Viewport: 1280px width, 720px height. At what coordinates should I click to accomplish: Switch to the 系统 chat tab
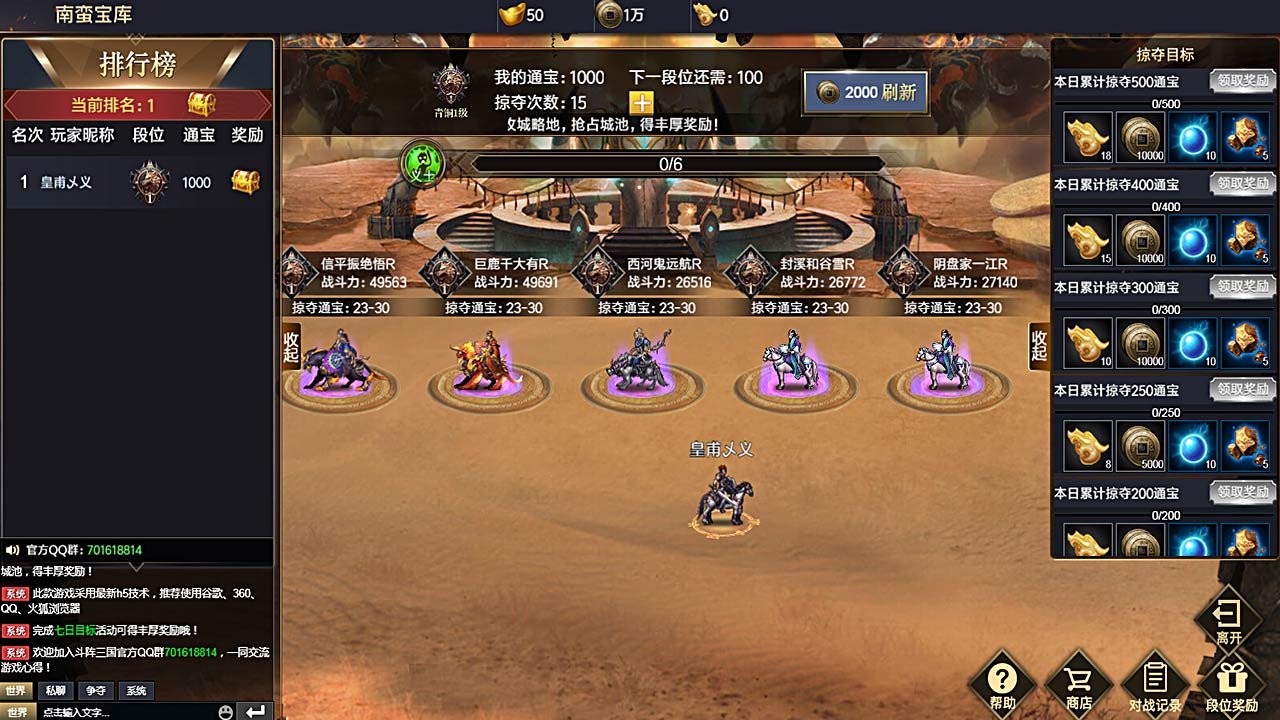click(x=136, y=690)
